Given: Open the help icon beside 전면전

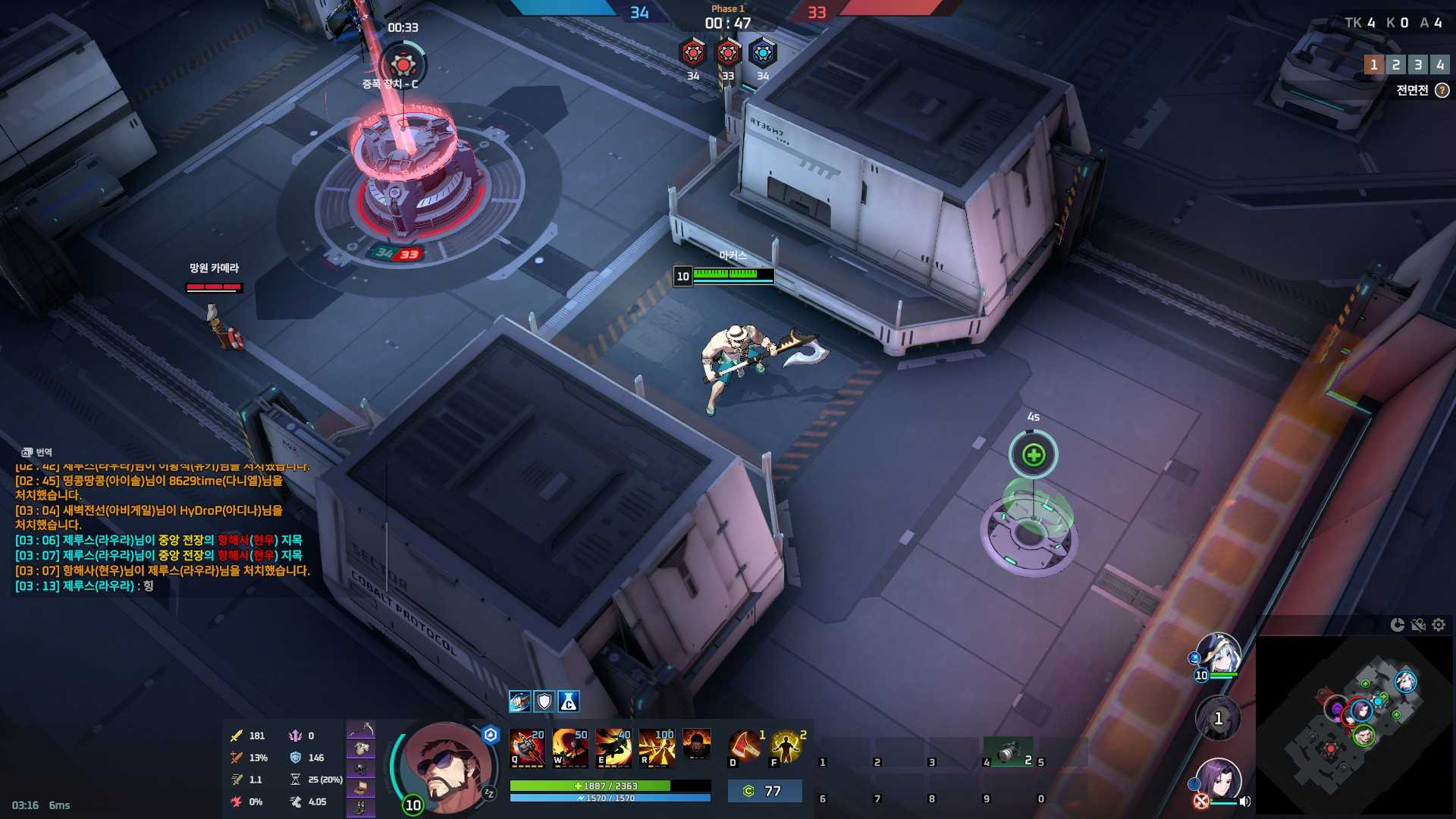Looking at the screenshot, I should (x=1442, y=90).
